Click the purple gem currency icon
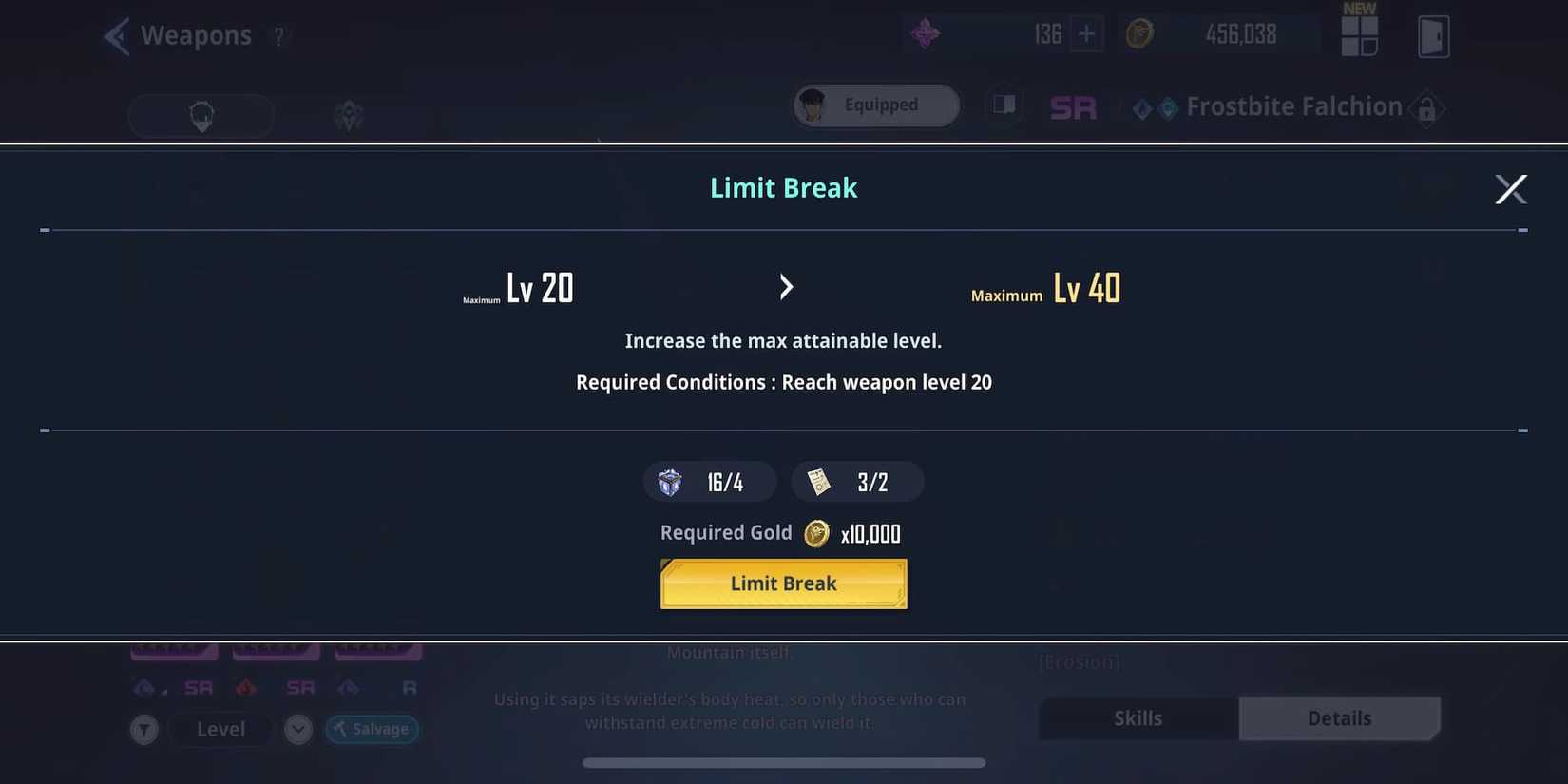Screen dimensions: 1568x784 (925, 33)
